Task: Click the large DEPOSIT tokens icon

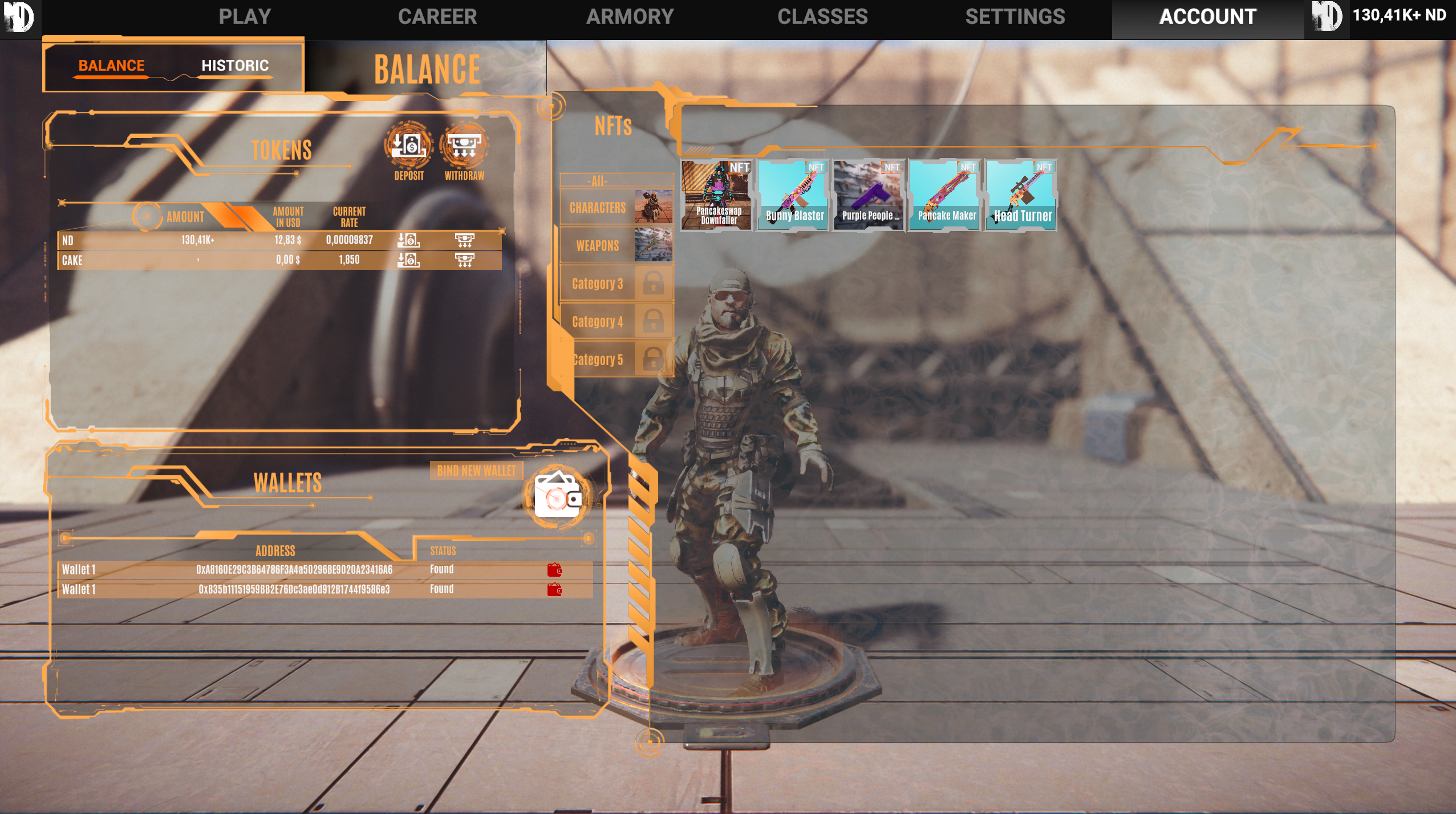Action: tap(408, 146)
